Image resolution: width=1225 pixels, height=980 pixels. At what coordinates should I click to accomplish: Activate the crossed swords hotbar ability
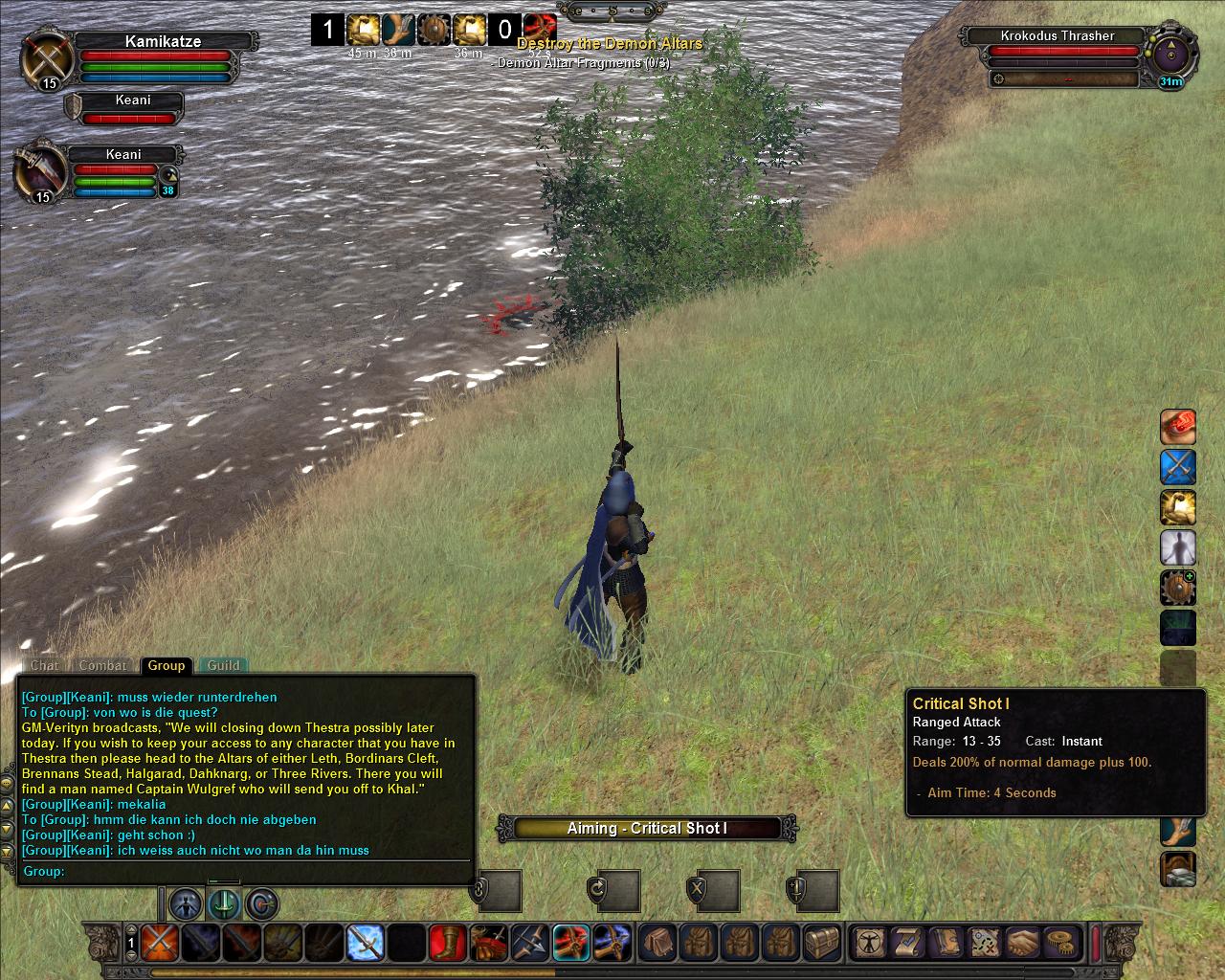click(160, 944)
